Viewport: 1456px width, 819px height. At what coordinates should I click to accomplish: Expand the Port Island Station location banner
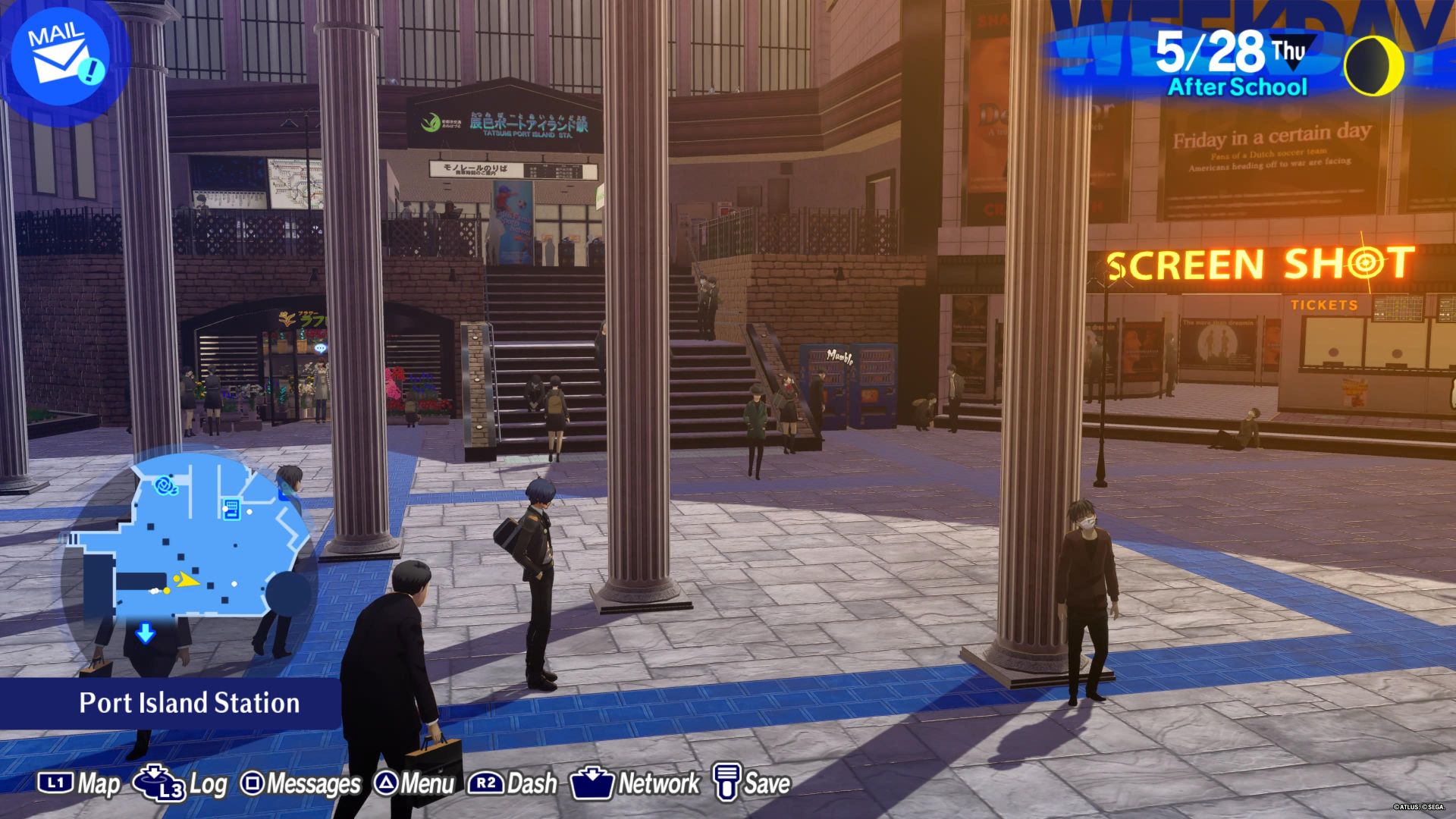[188, 703]
